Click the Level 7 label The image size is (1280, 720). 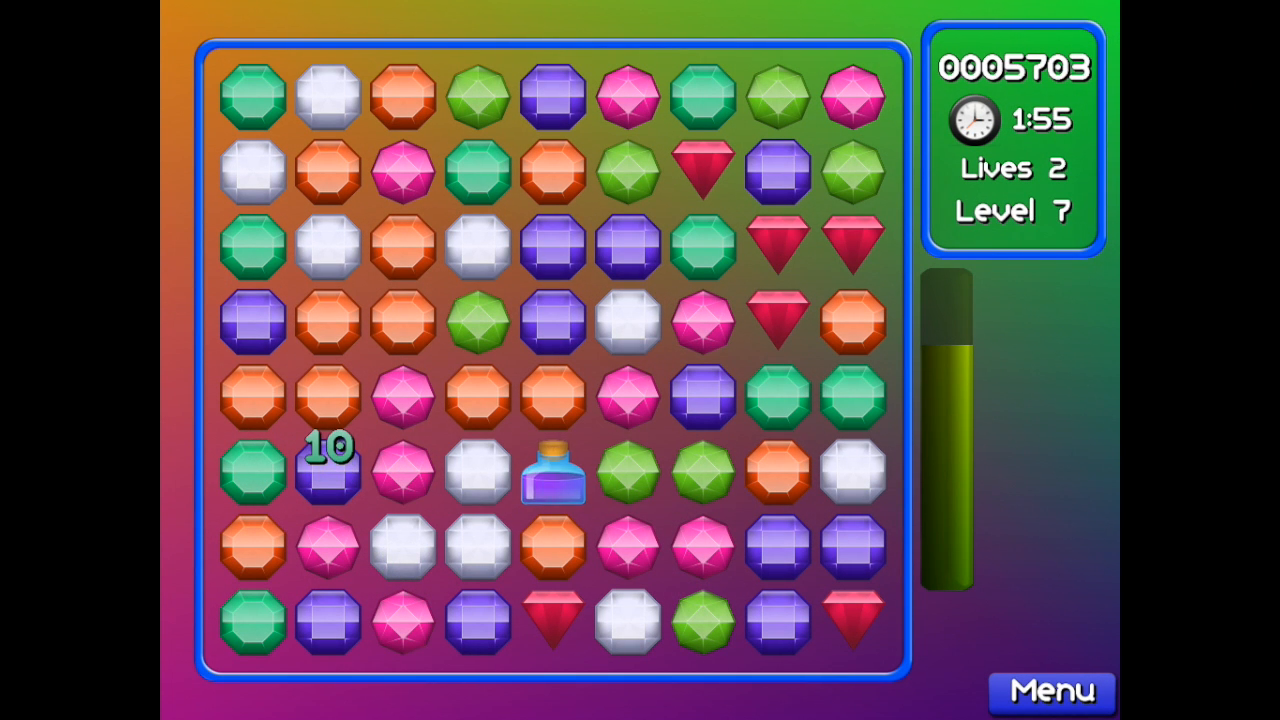pos(1013,211)
